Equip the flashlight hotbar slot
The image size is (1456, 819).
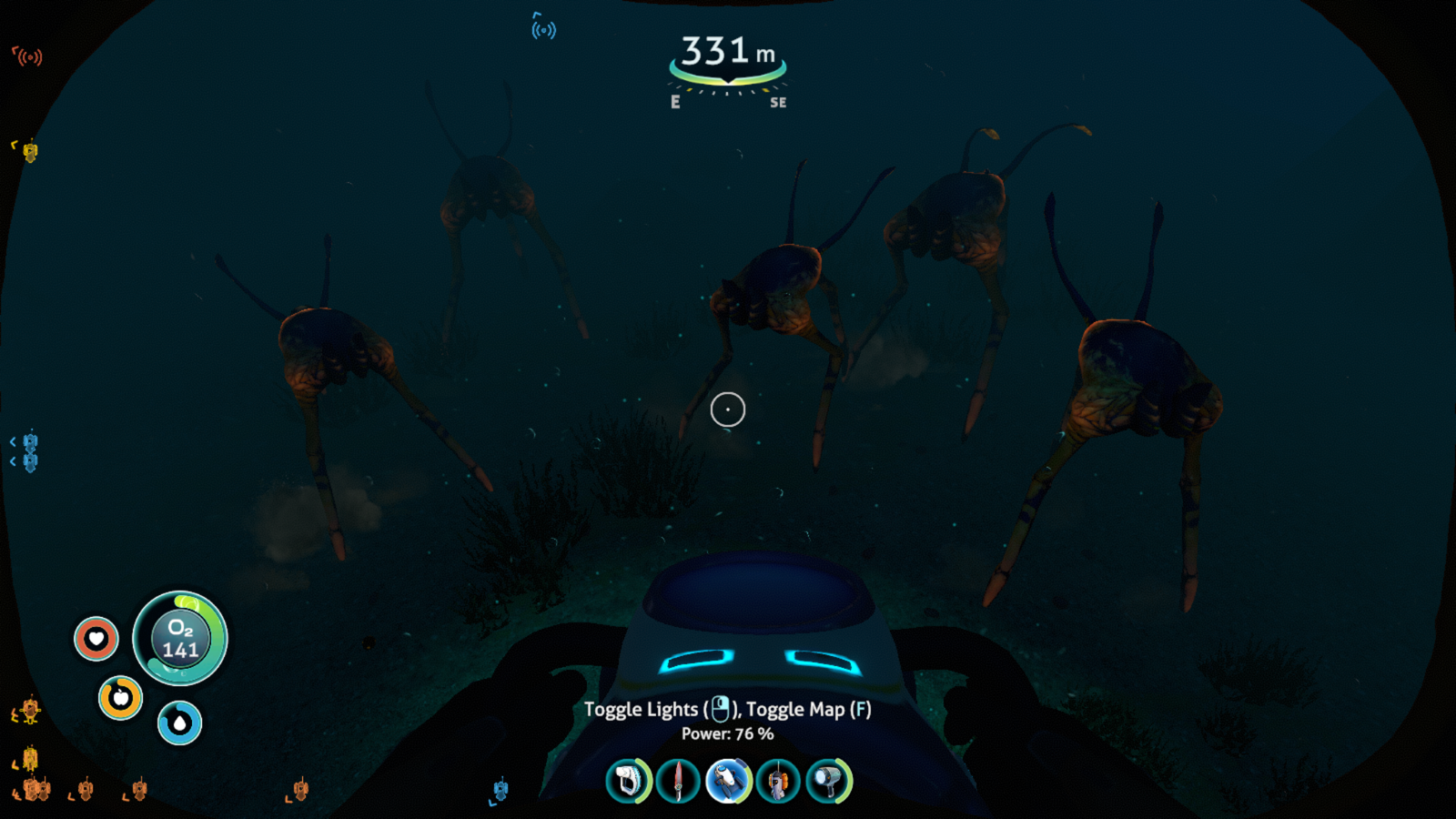[828, 781]
